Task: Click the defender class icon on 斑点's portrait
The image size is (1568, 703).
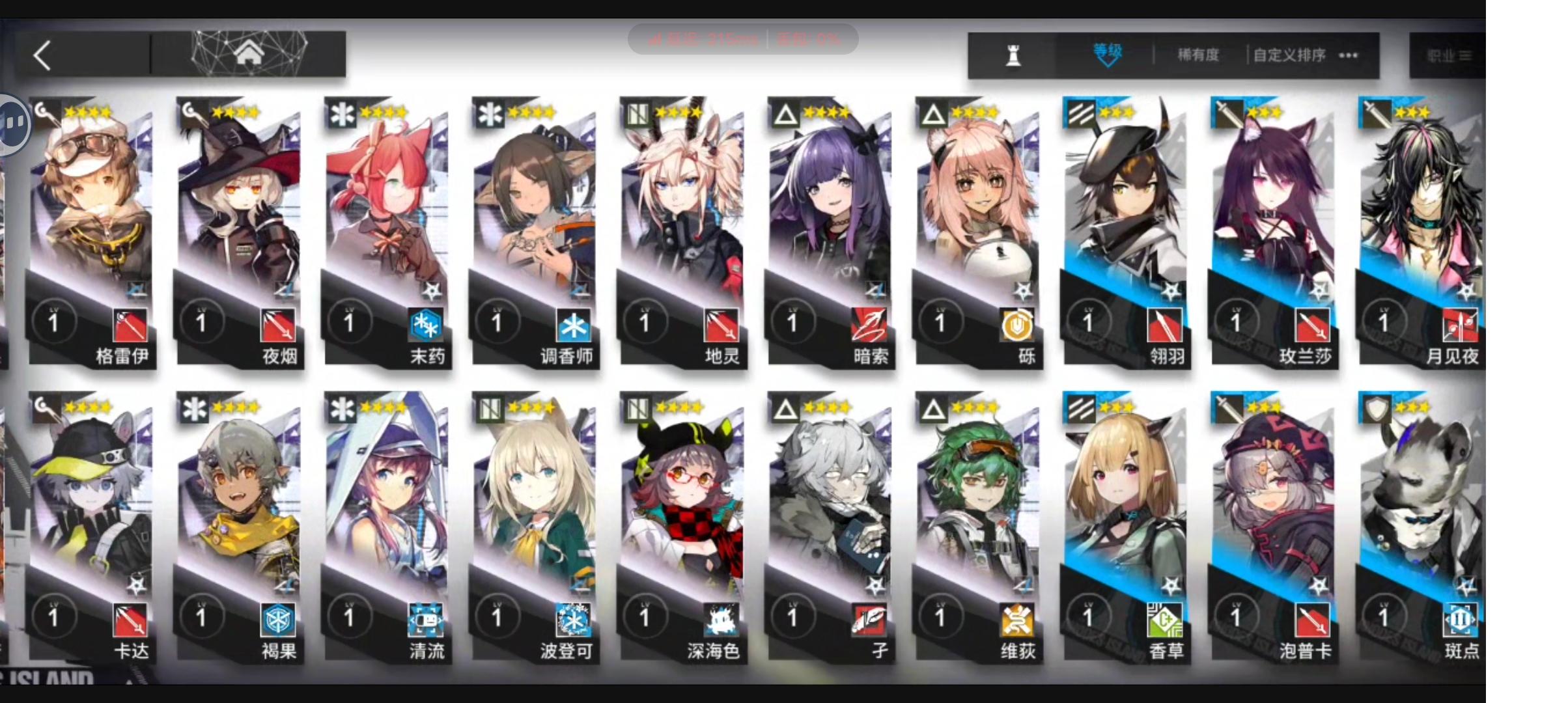Action: (1376, 409)
